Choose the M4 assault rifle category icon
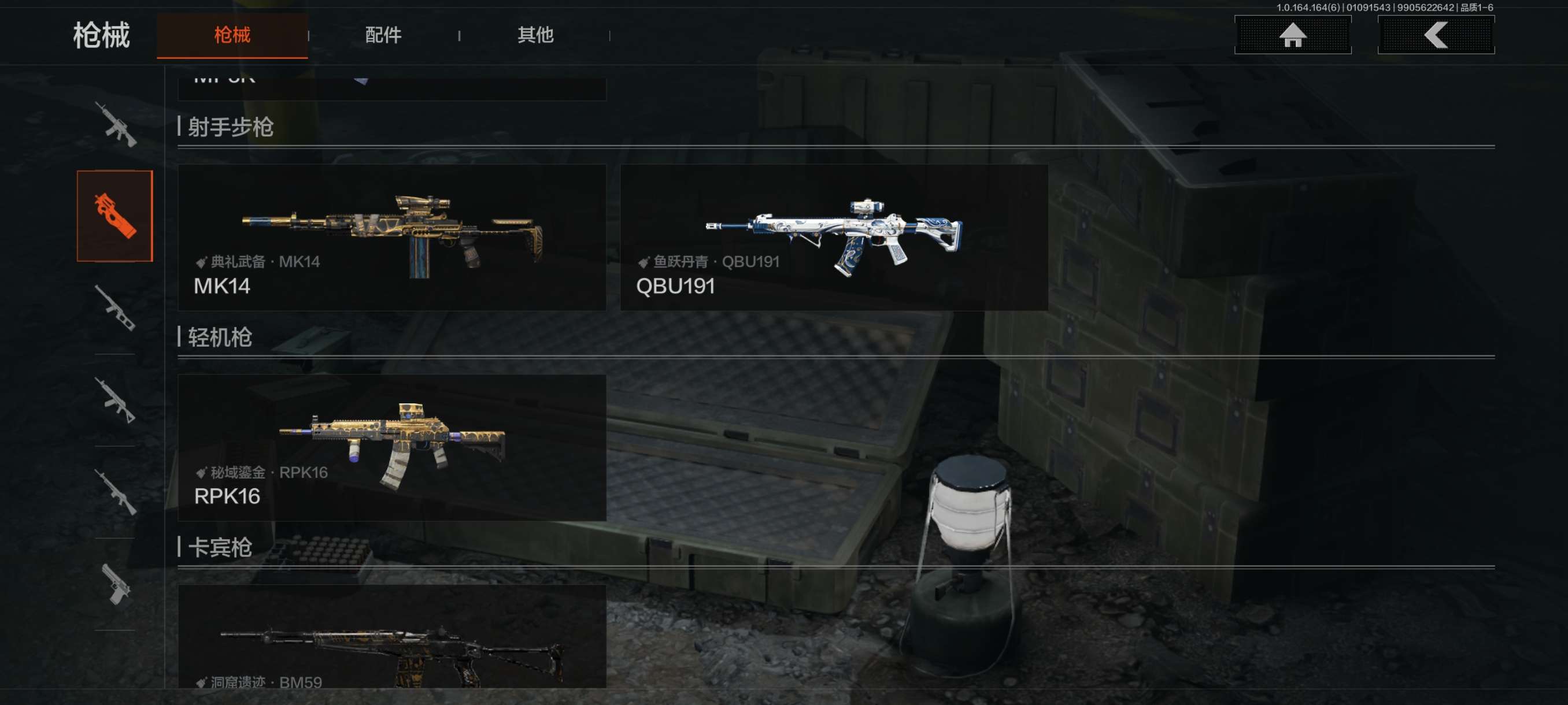The image size is (1568, 705). 115,125
